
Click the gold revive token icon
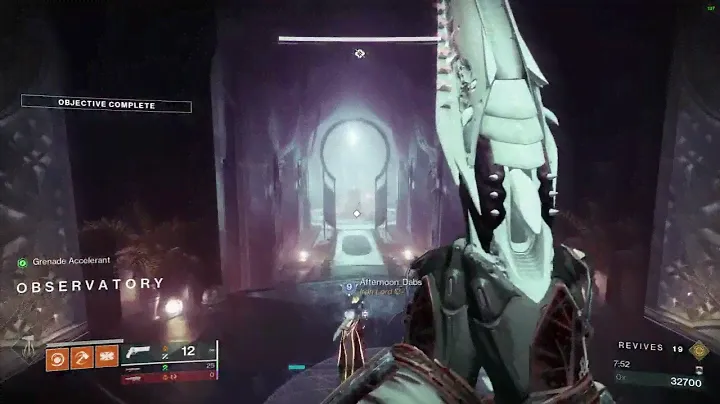699,349
